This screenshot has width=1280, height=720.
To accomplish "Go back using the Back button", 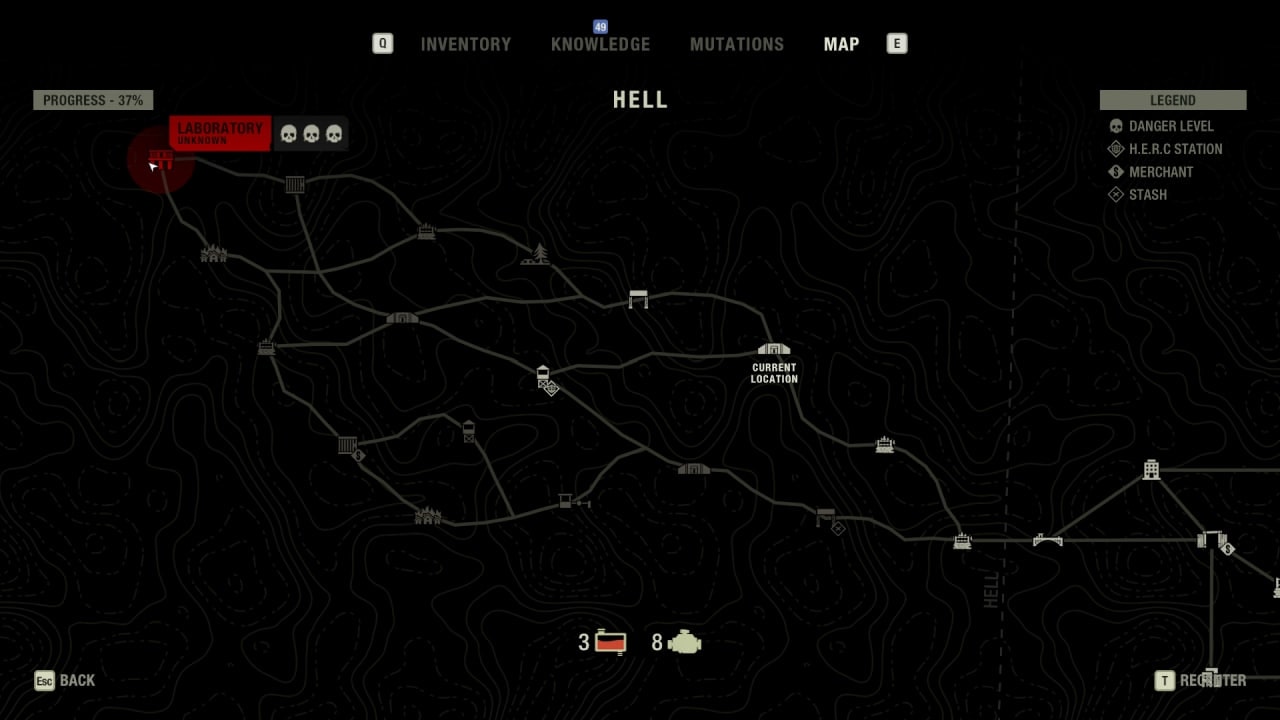I will [x=66, y=681].
